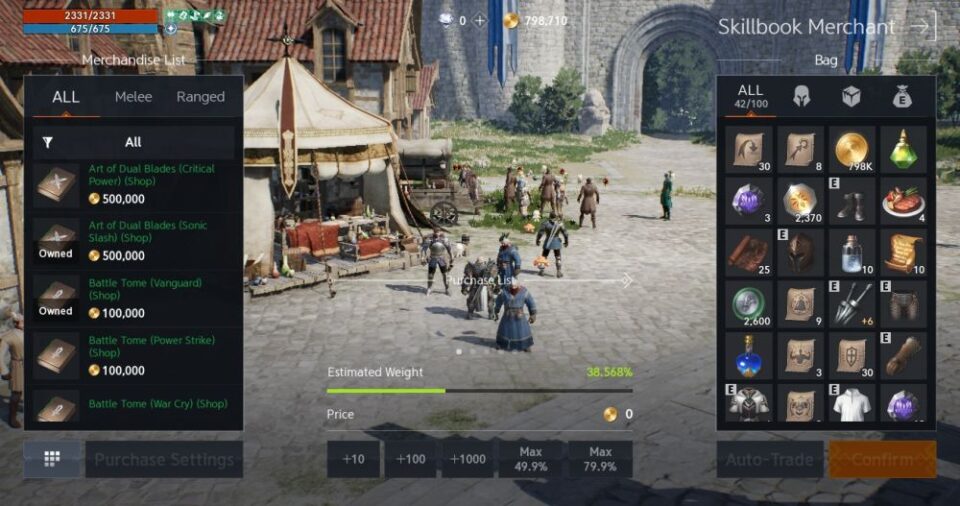
Task: Exit the Skillbook Merchant screen
Action: click(923, 27)
